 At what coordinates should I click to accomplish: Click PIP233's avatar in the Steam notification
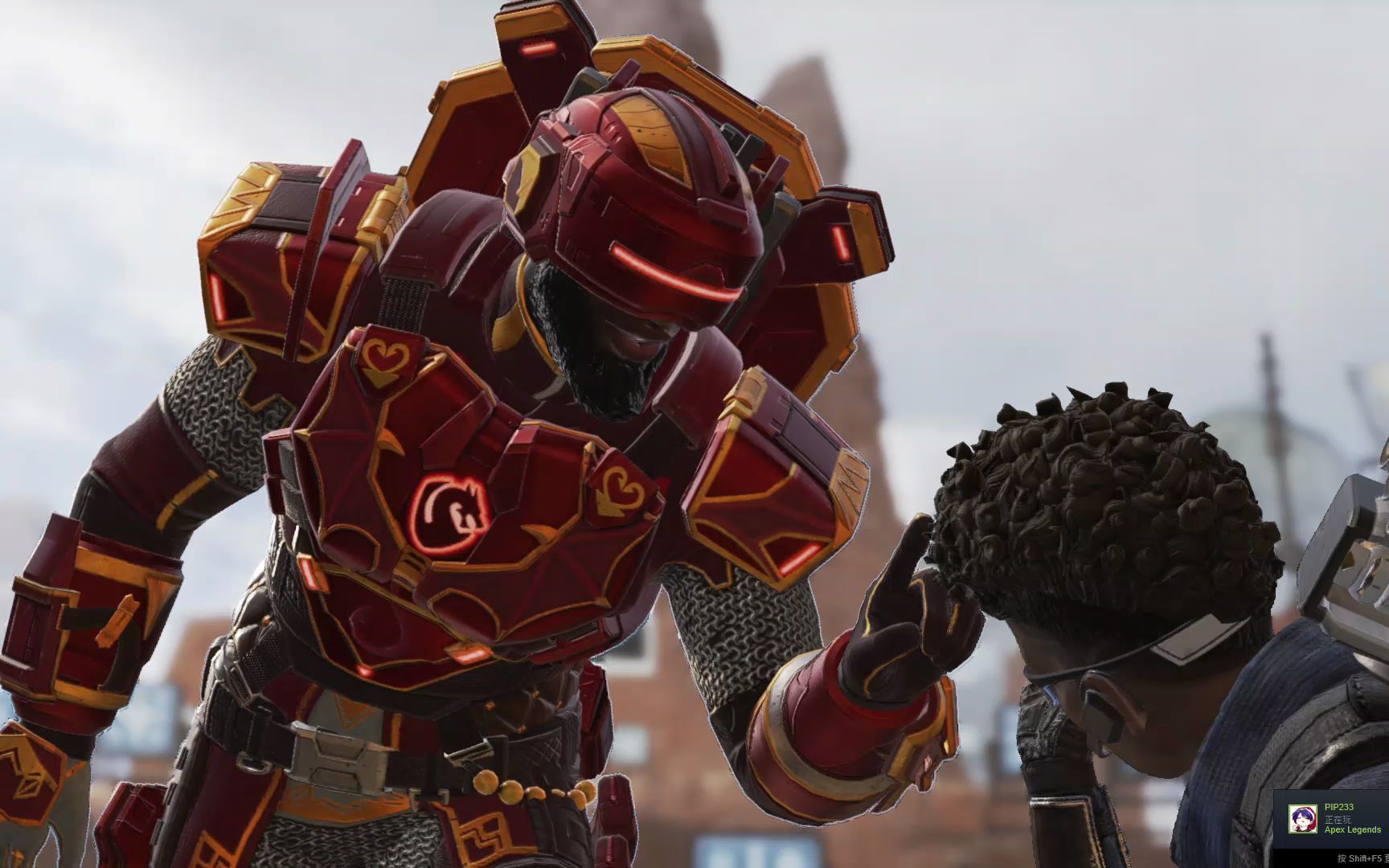pyautogui.click(x=1302, y=818)
